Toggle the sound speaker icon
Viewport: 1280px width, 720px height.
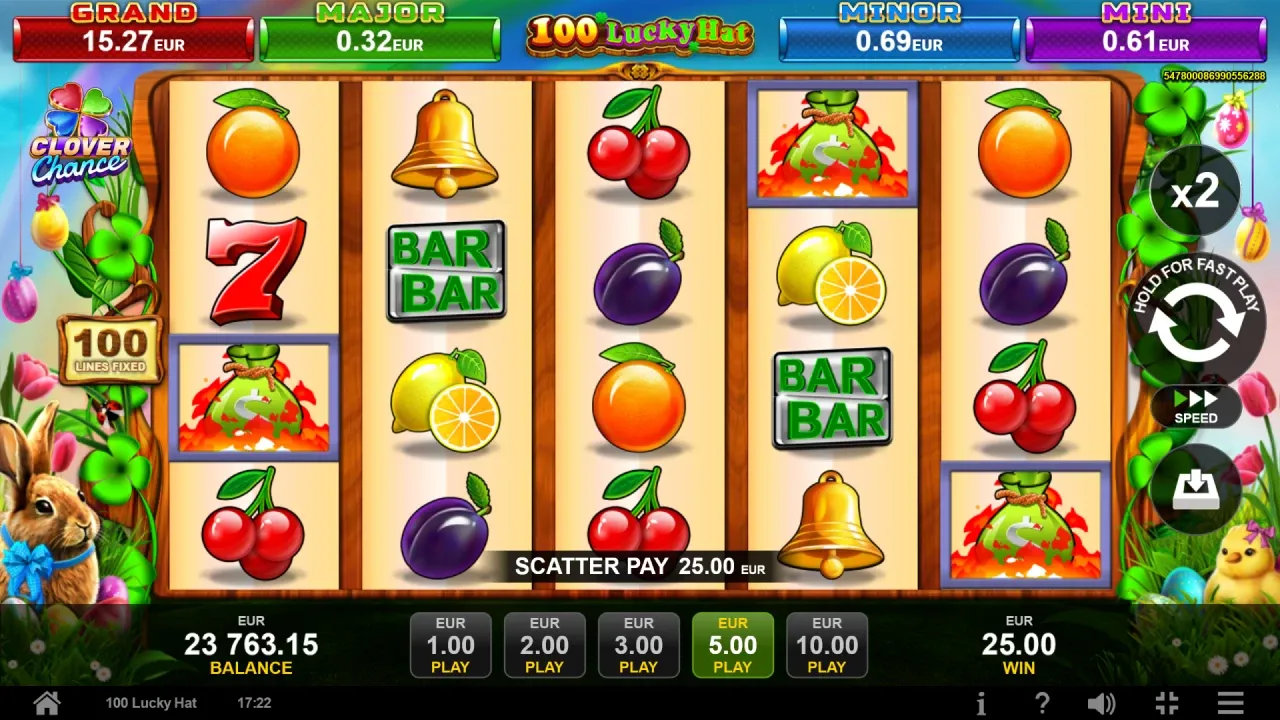pos(1101,703)
